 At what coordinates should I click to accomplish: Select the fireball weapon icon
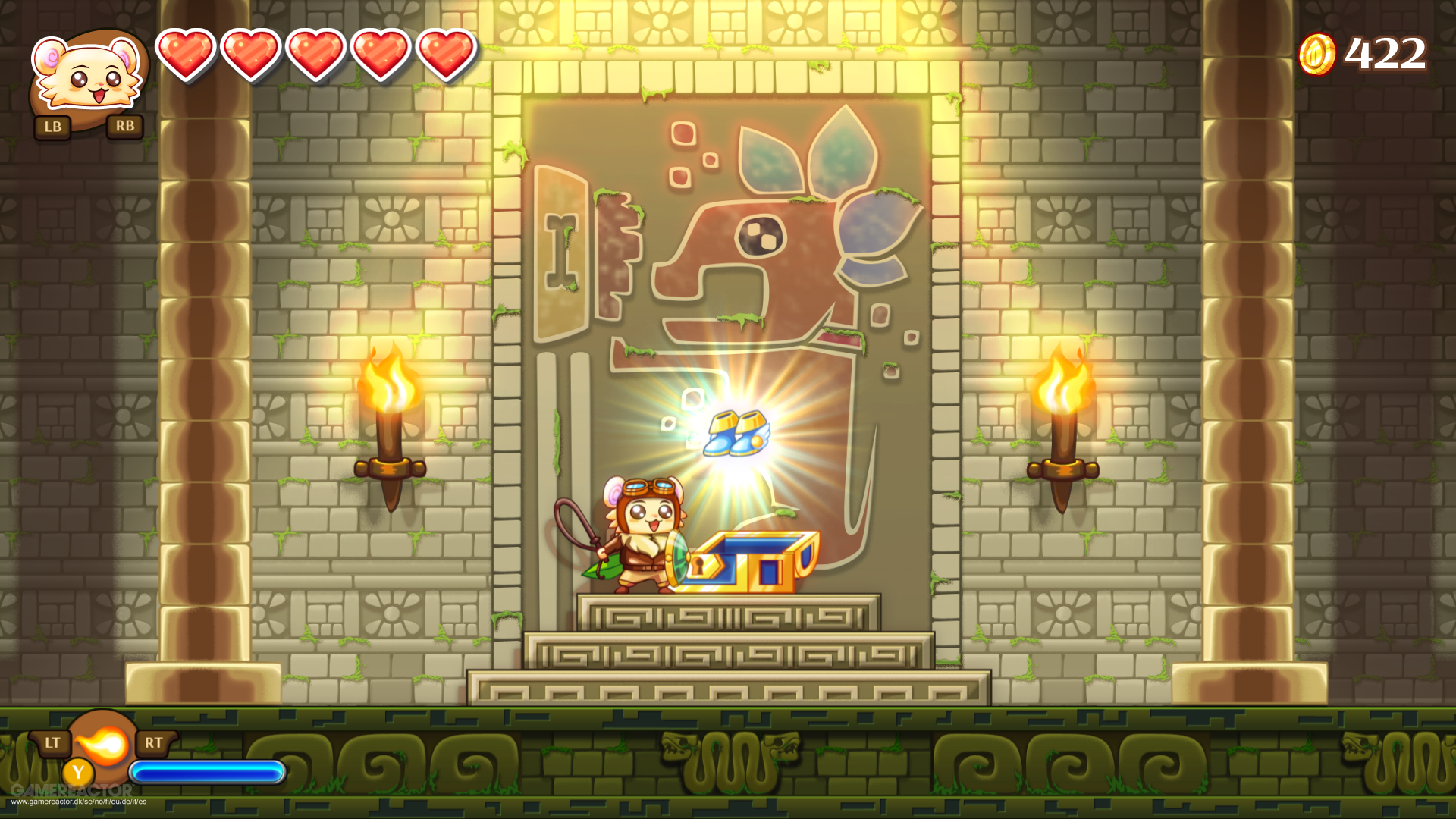pyautogui.click(x=104, y=745)
